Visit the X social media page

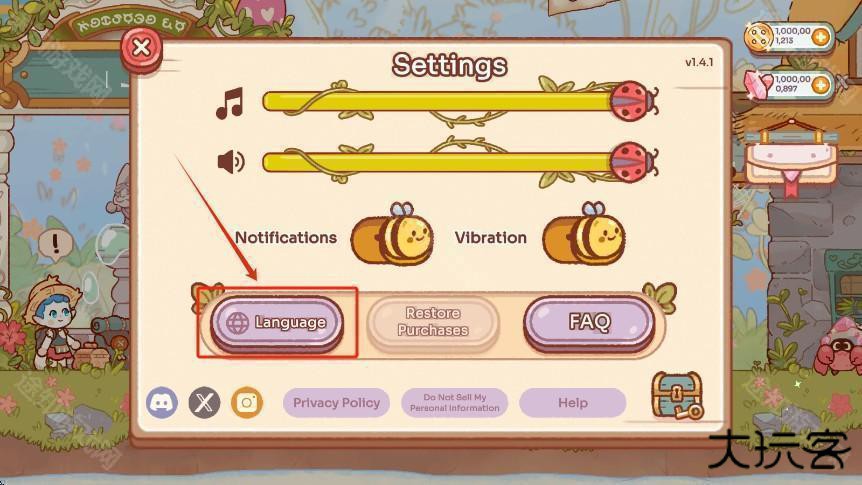(204, 403)
